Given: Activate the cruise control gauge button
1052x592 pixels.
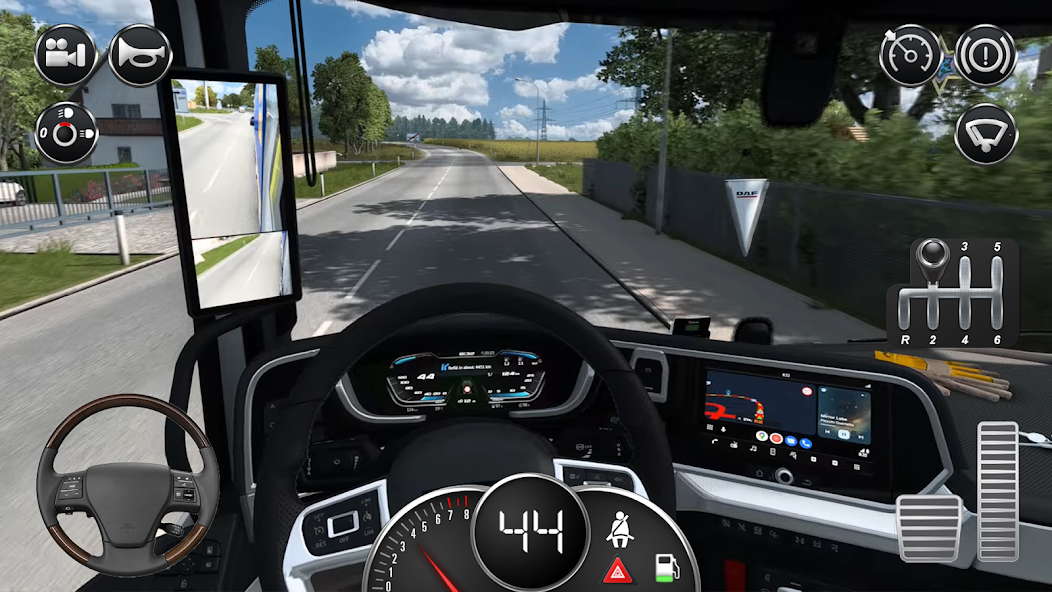Looking at the screenshot, I should (910, 54).
